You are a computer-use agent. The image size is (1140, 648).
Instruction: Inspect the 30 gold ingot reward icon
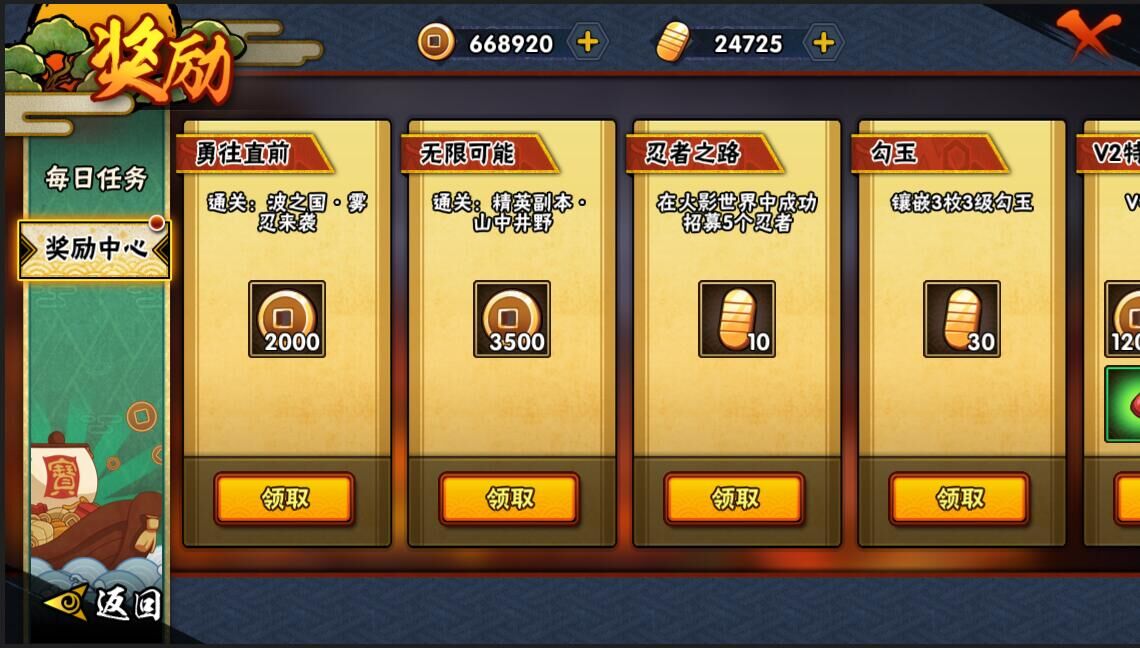click(962, 319)
